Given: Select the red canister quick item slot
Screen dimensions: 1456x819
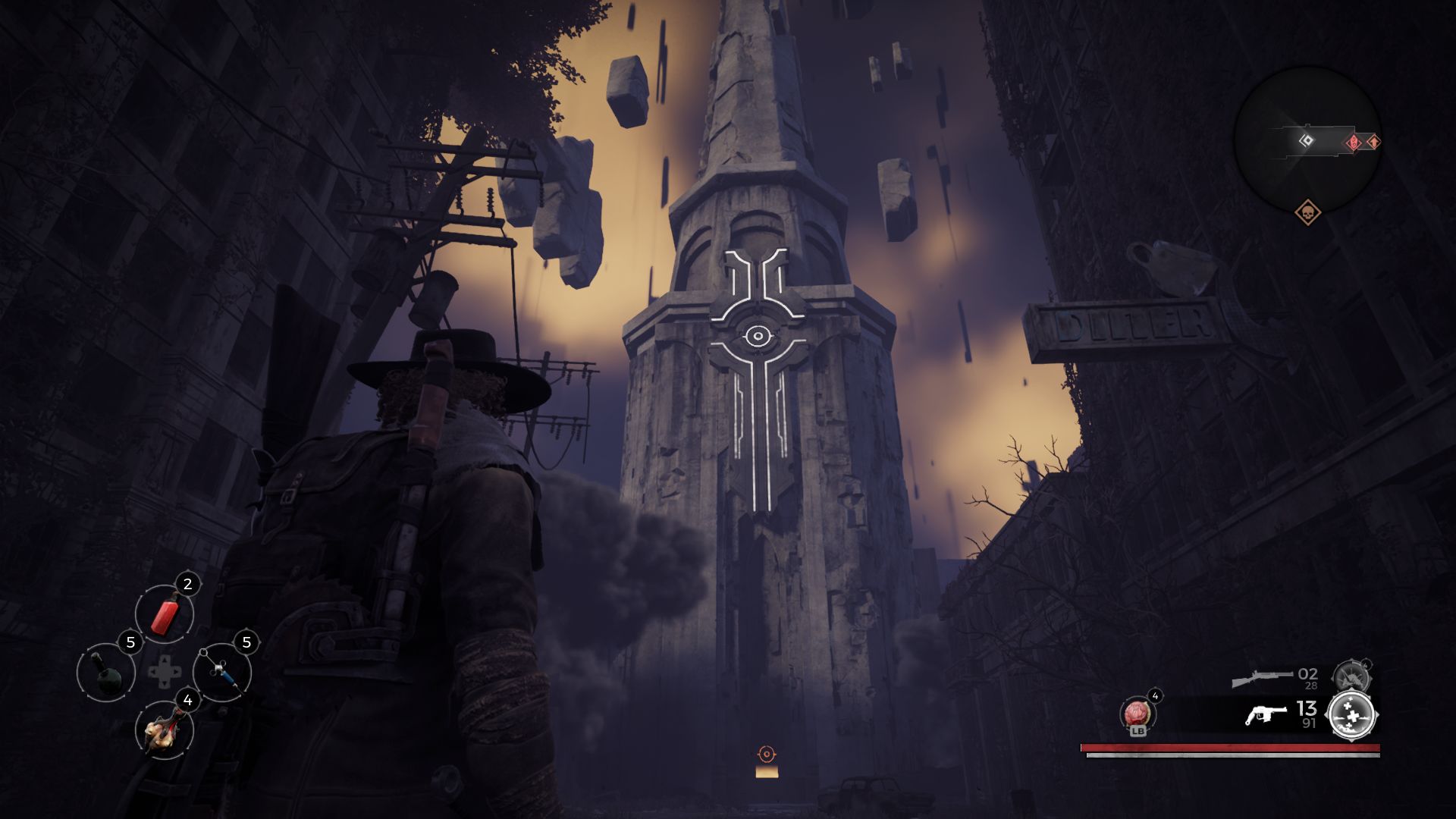Looking at the screenshot, I should pos(165,613).
